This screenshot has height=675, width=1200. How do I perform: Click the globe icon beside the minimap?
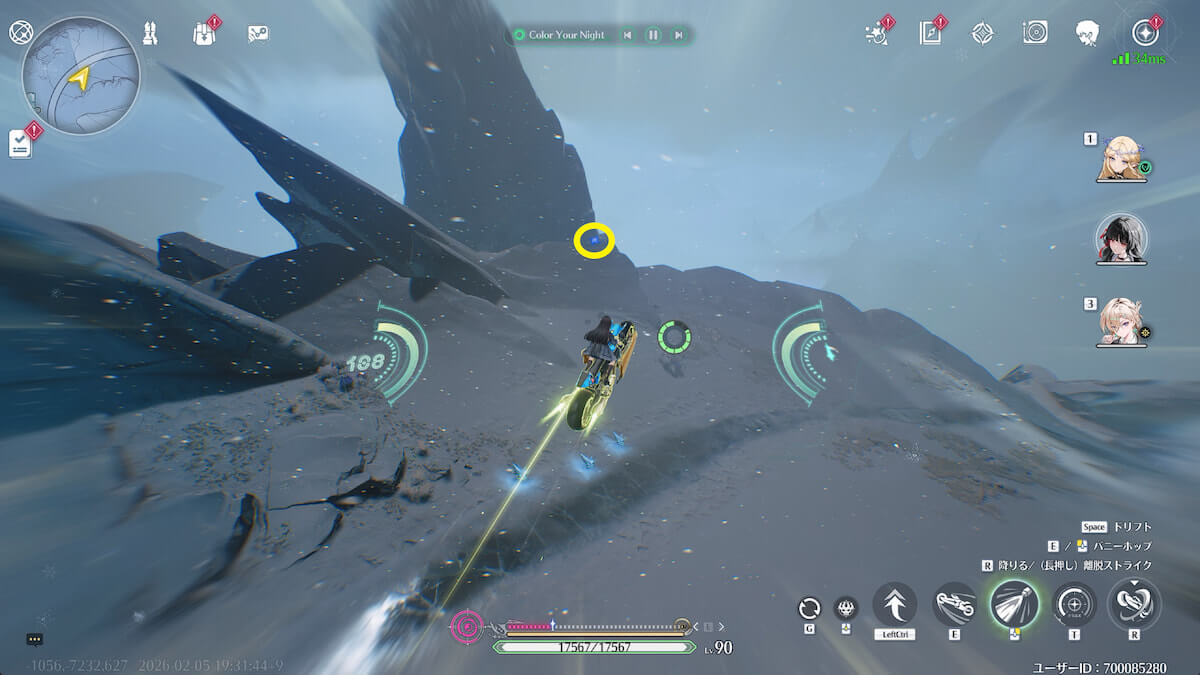(20, 32)
